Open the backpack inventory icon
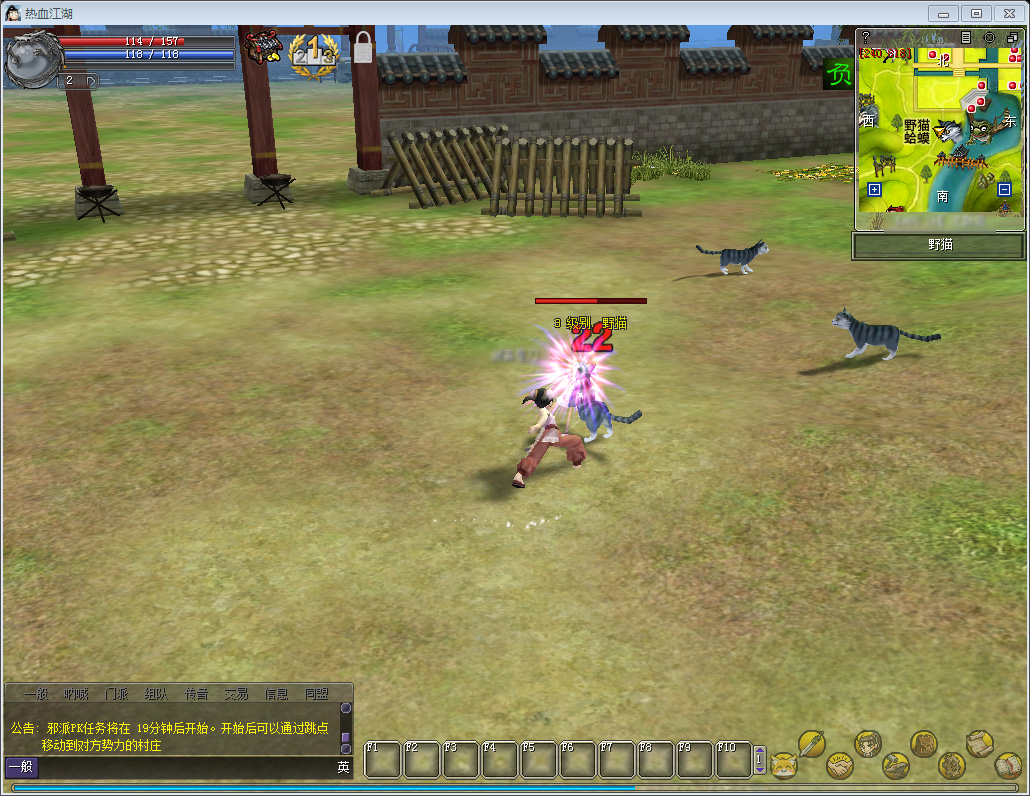This screenshot has width=1030, height=796. point(924,743)
